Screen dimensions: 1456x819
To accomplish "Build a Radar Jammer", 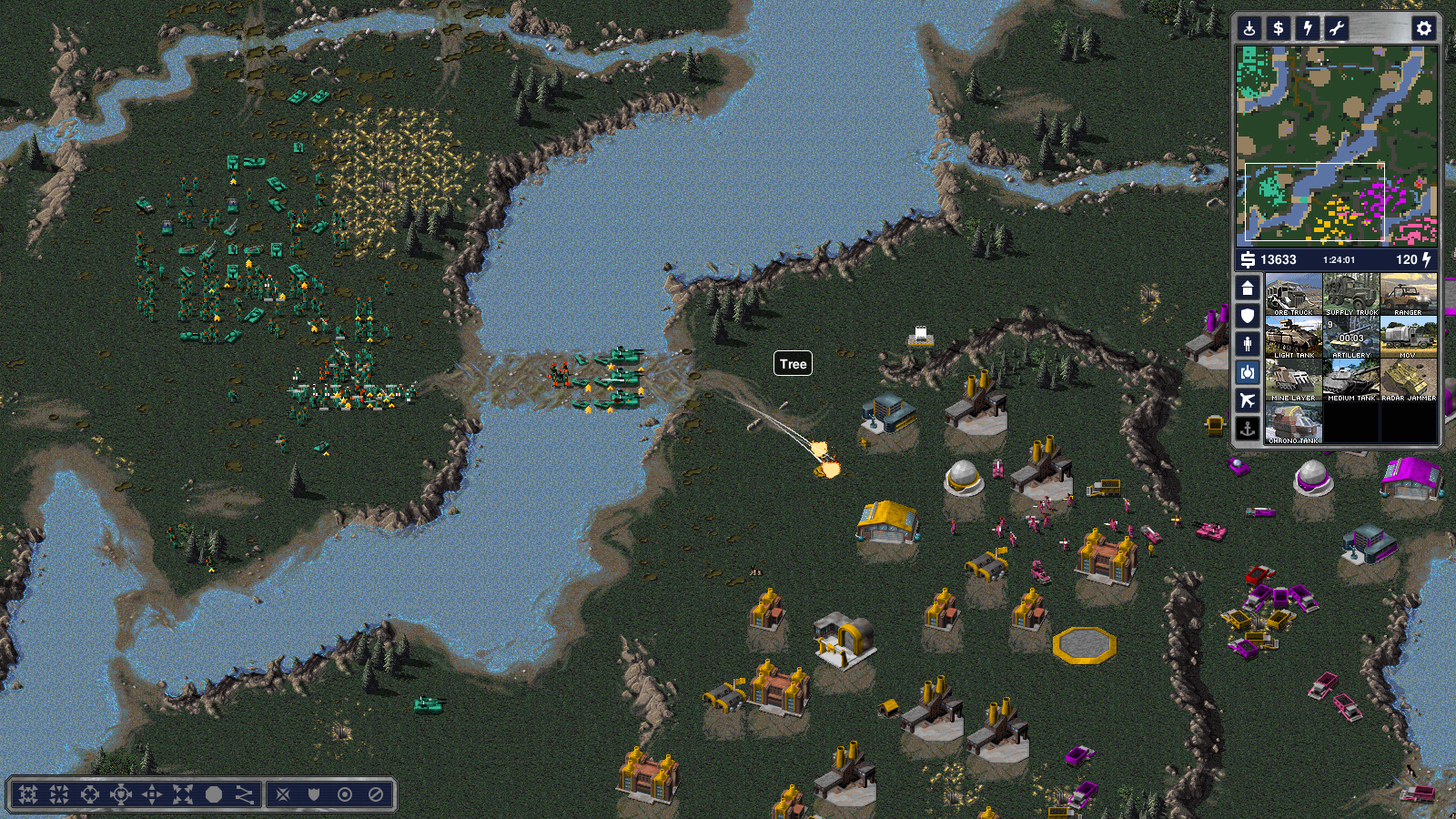I will 1409,379.
